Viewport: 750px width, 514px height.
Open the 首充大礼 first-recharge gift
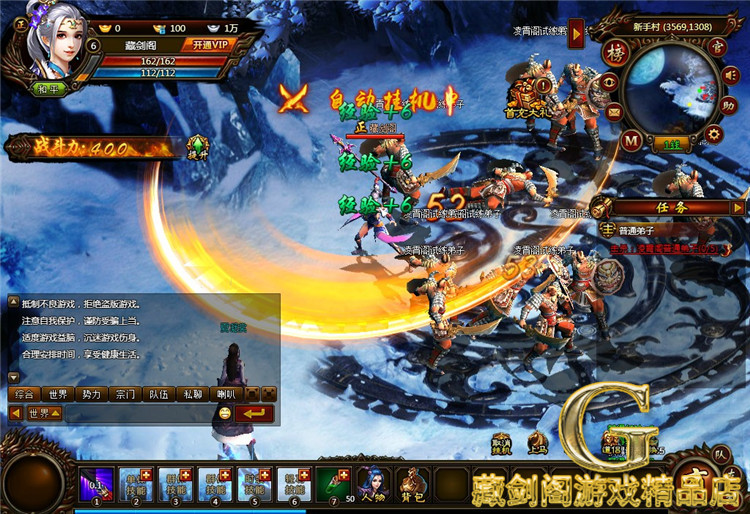coord(525,97)
